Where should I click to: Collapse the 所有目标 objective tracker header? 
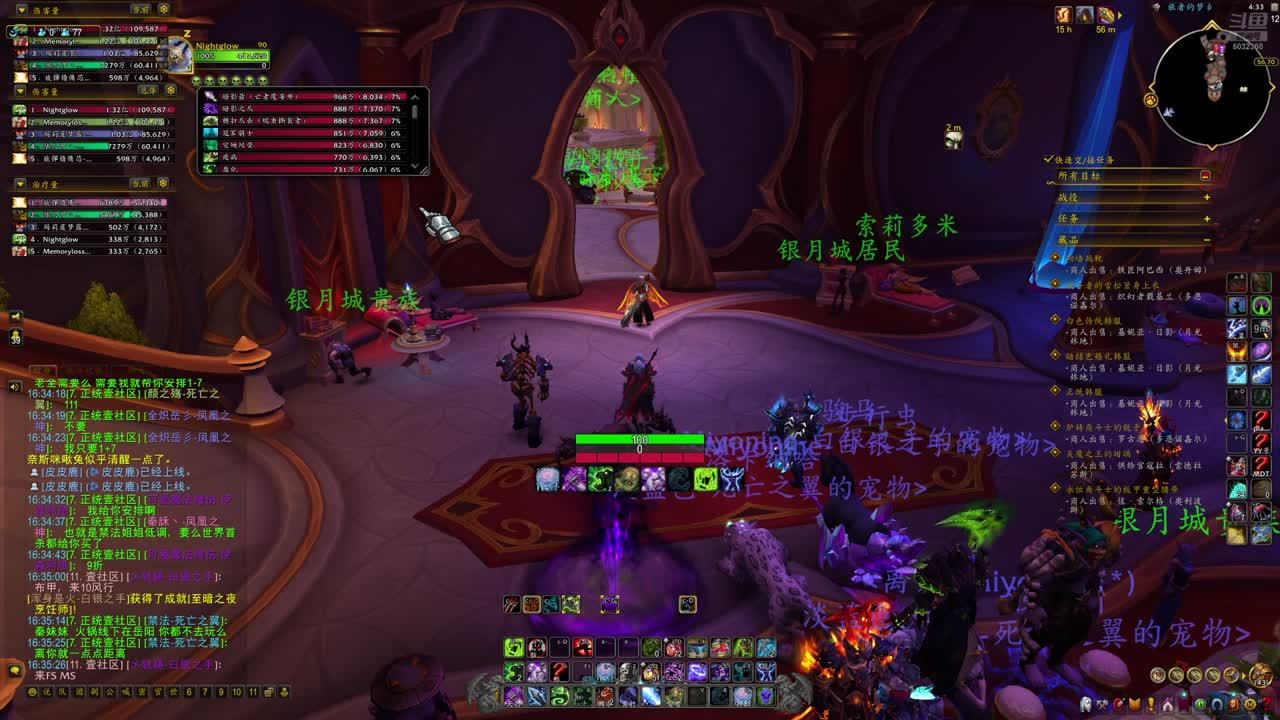(x=1205, y=176)
